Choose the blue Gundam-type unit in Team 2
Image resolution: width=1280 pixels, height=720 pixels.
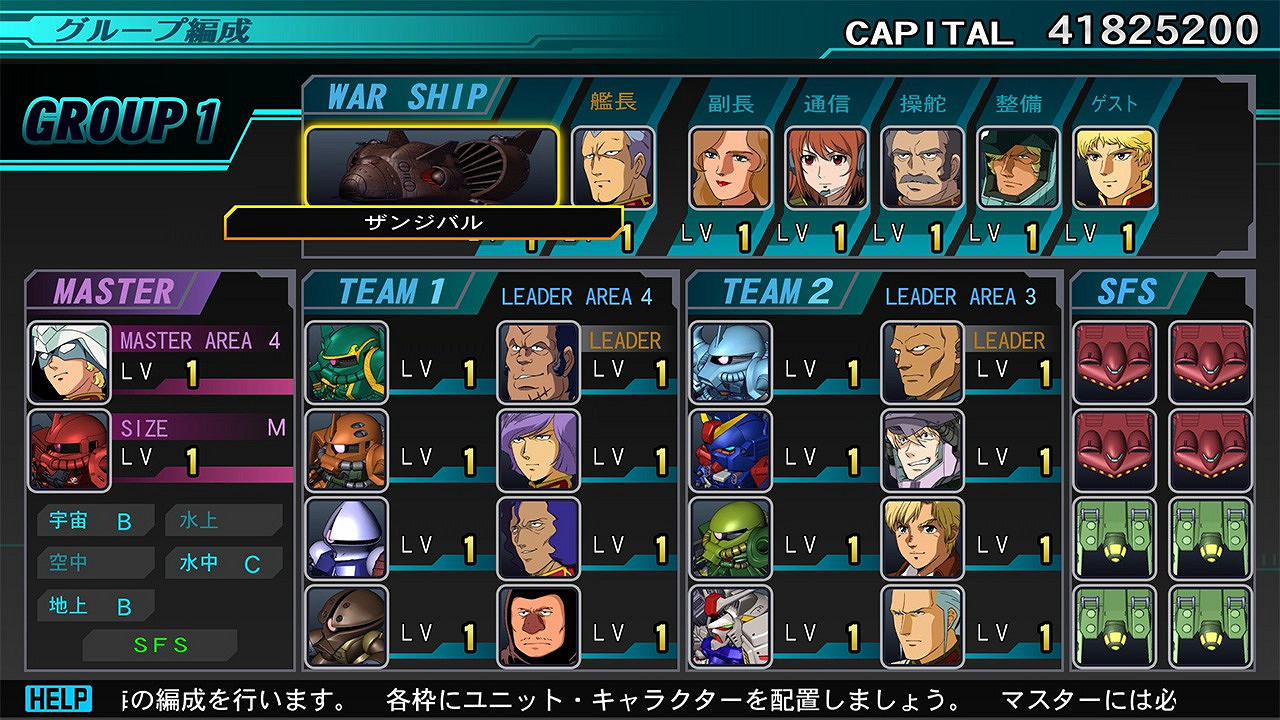click(730, 450)
